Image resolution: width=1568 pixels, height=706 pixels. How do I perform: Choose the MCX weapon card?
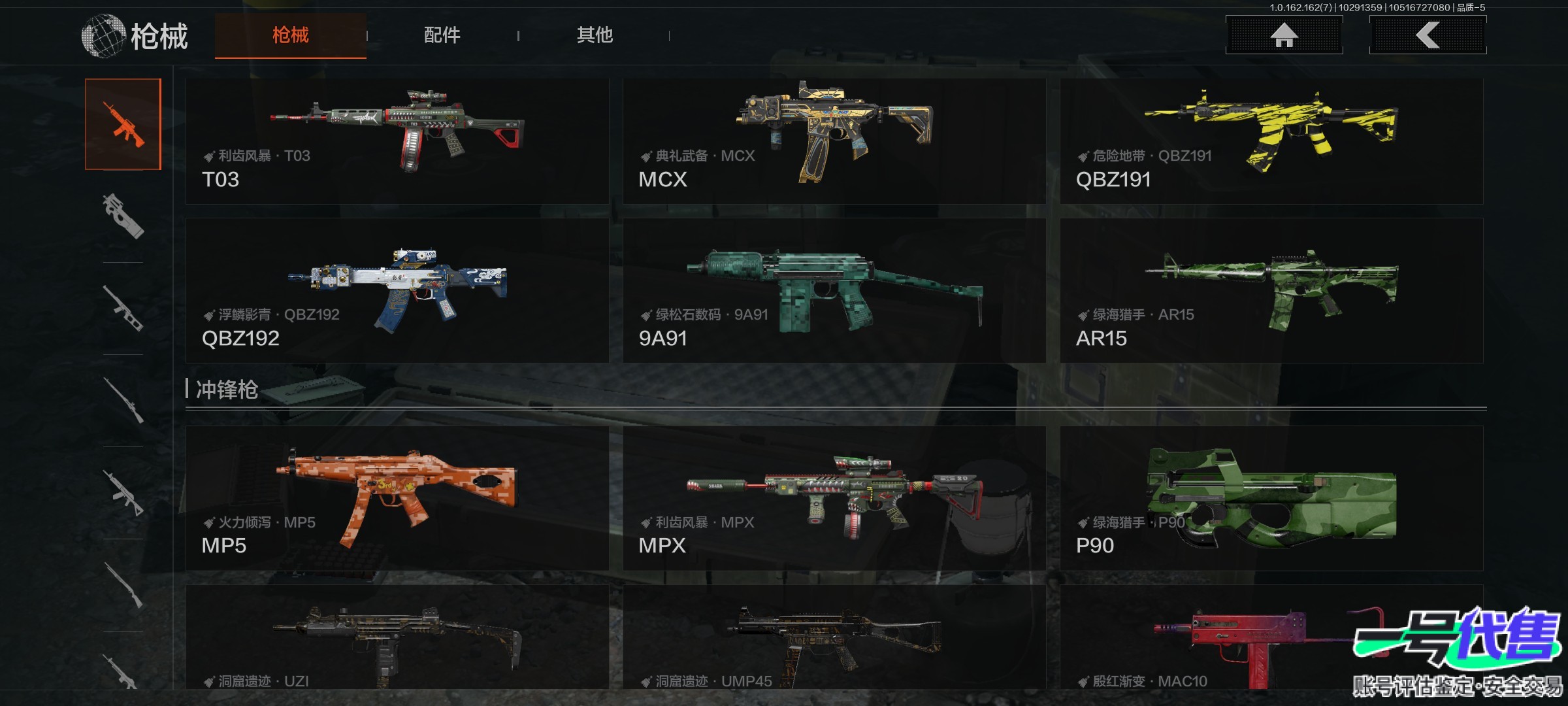(834, 141)
